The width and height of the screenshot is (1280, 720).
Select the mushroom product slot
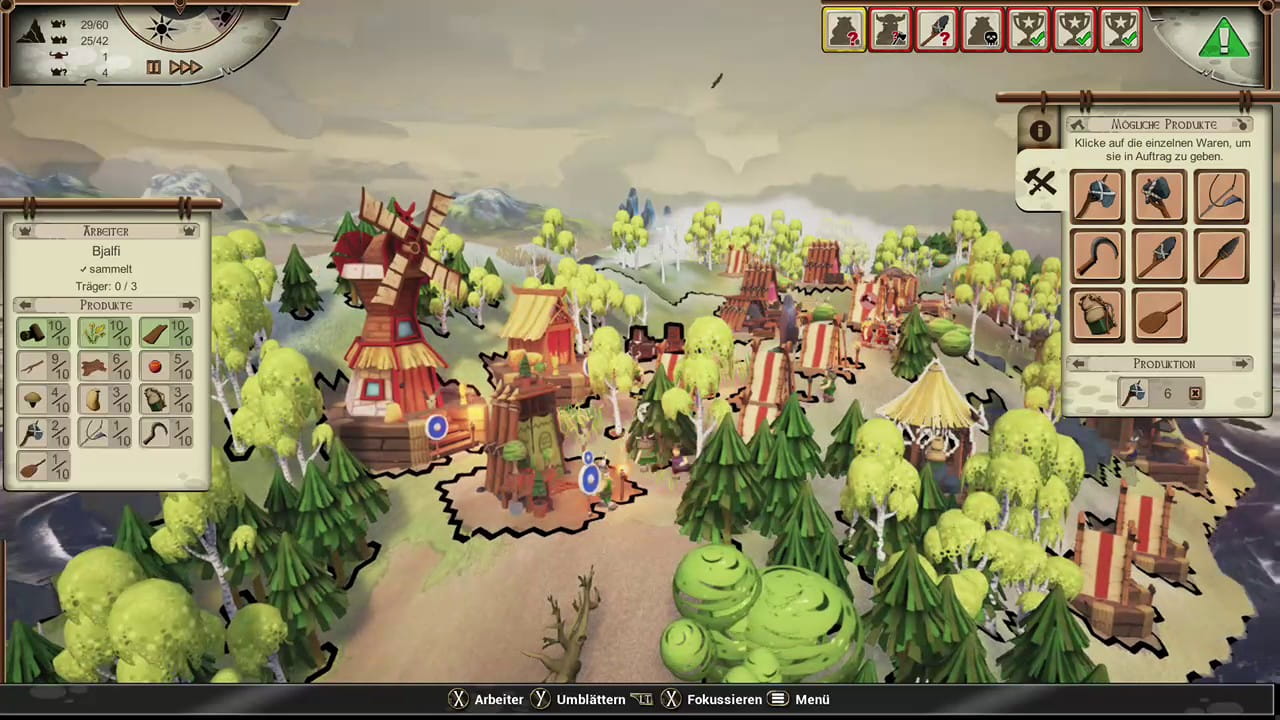44,400
